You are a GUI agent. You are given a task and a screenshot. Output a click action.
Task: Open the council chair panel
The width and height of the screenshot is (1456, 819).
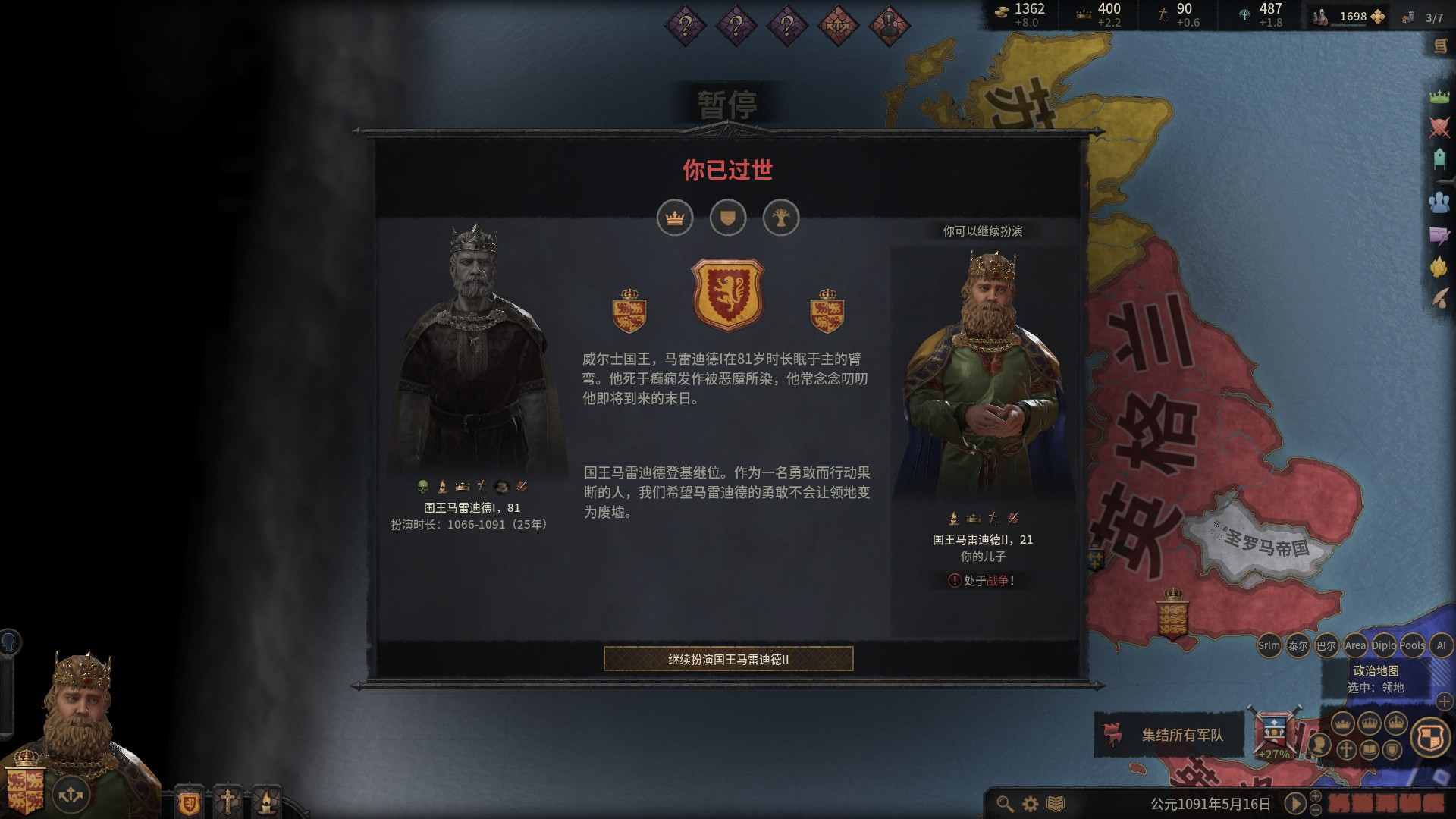[x=1439, y=159]
